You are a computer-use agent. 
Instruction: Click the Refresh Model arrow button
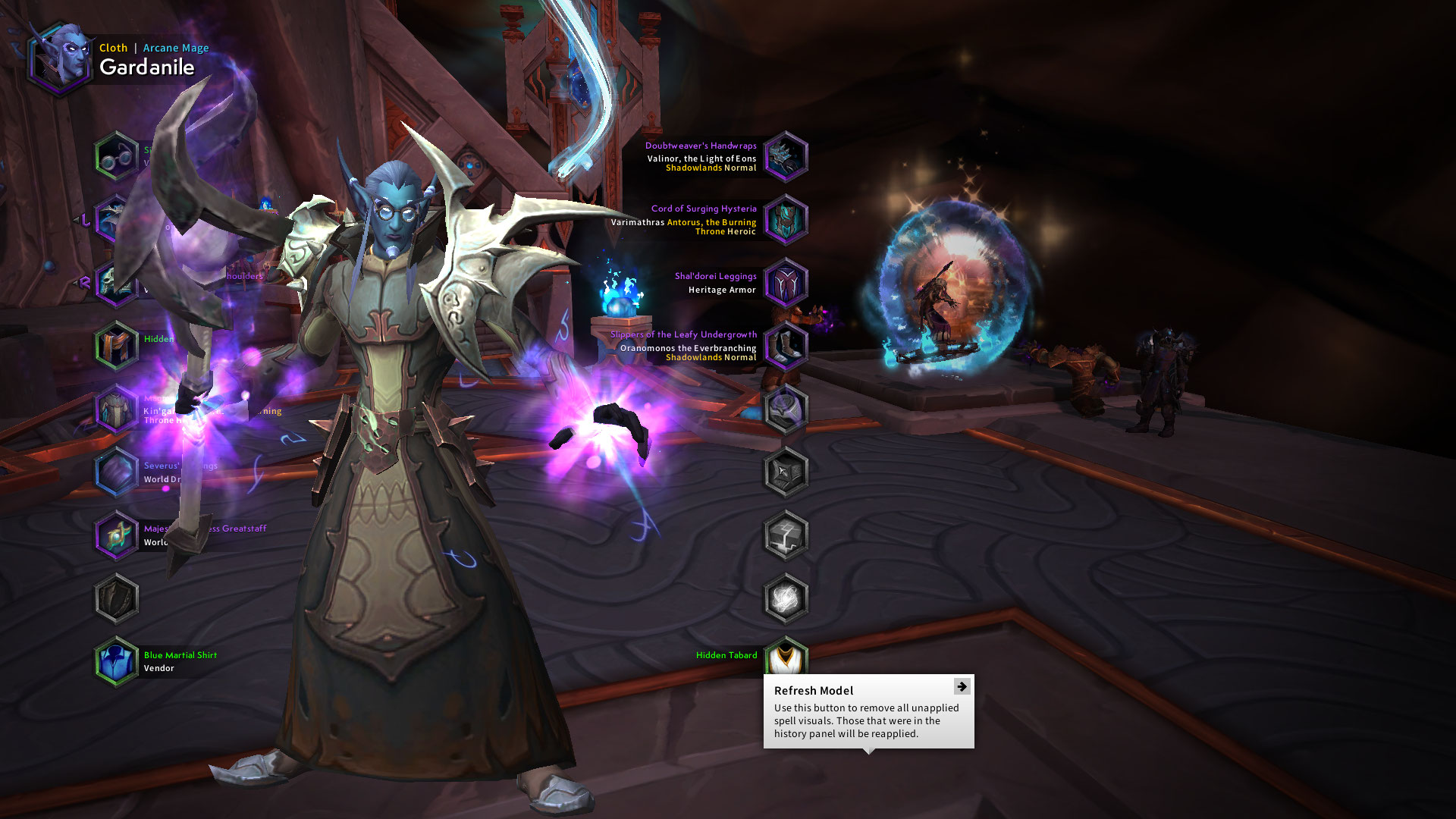click(x=962, y=687)
